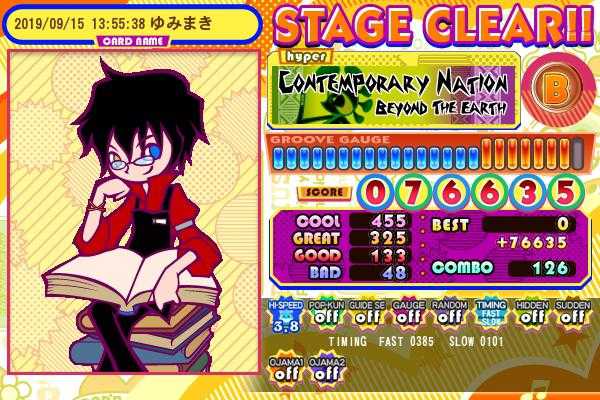600x400 pixels.
Task: Toggle the POP-KUN option badge
Action: [325, 315]
